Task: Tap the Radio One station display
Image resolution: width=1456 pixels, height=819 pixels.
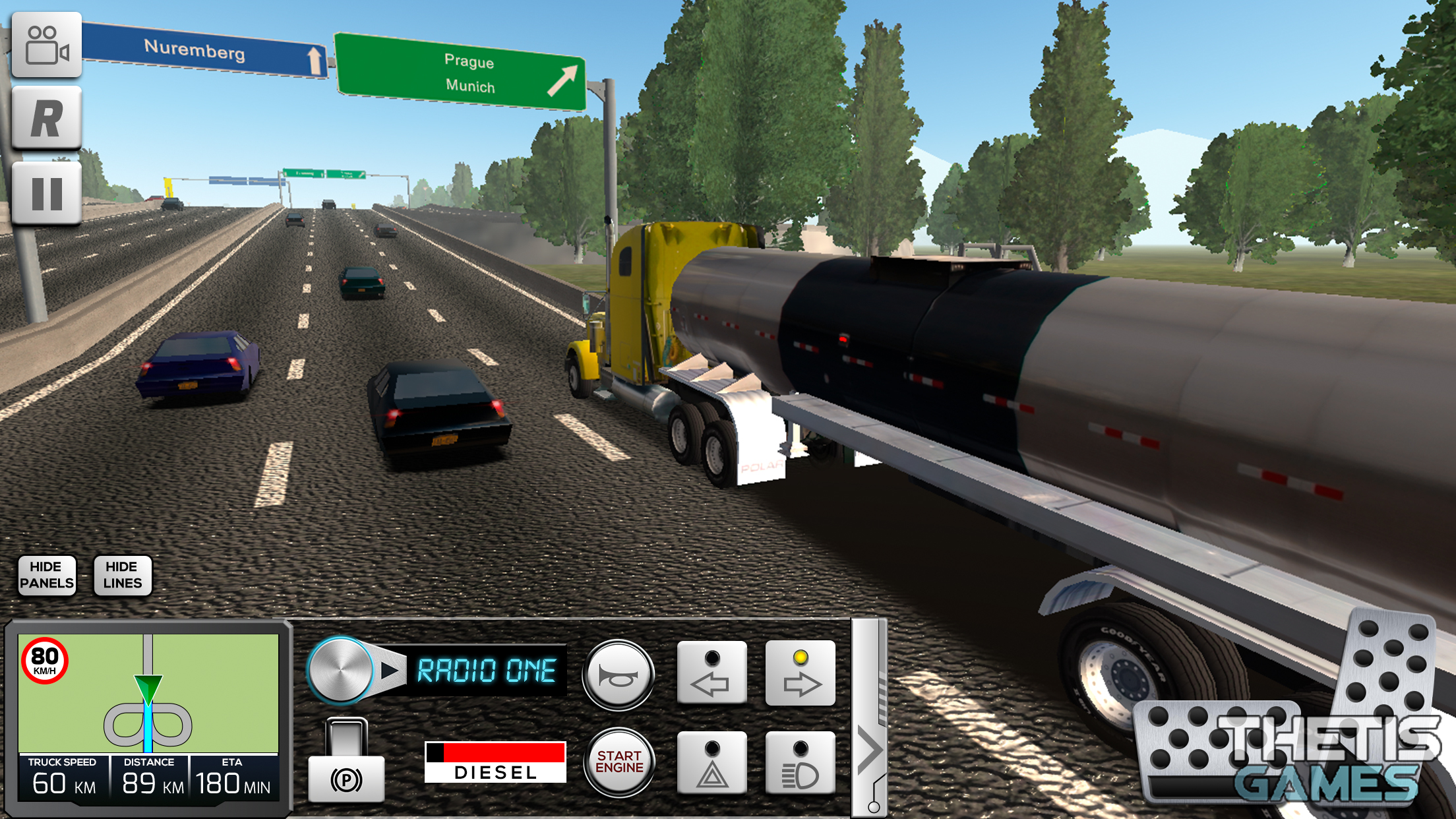Action: point(487,671)
